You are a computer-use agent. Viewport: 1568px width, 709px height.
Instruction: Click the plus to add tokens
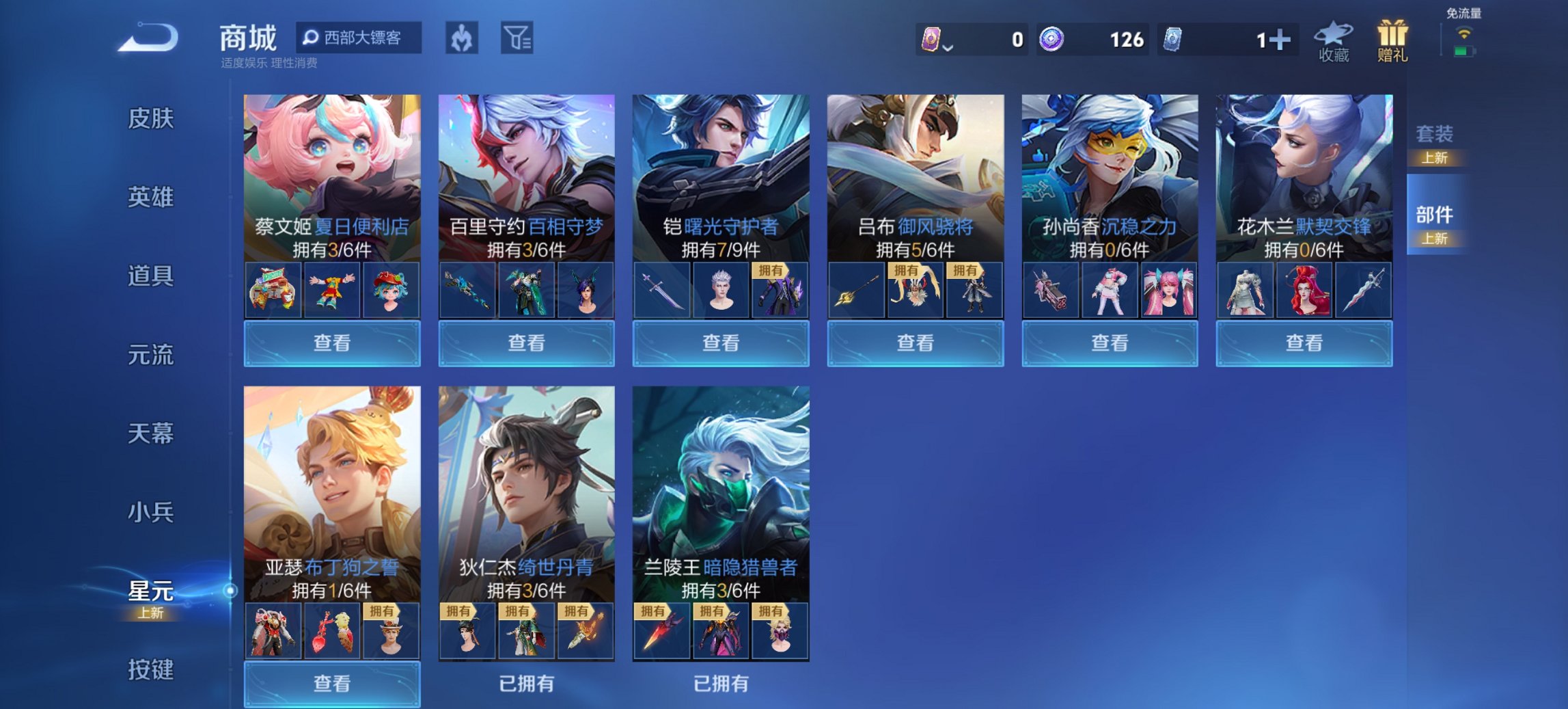1280,40
